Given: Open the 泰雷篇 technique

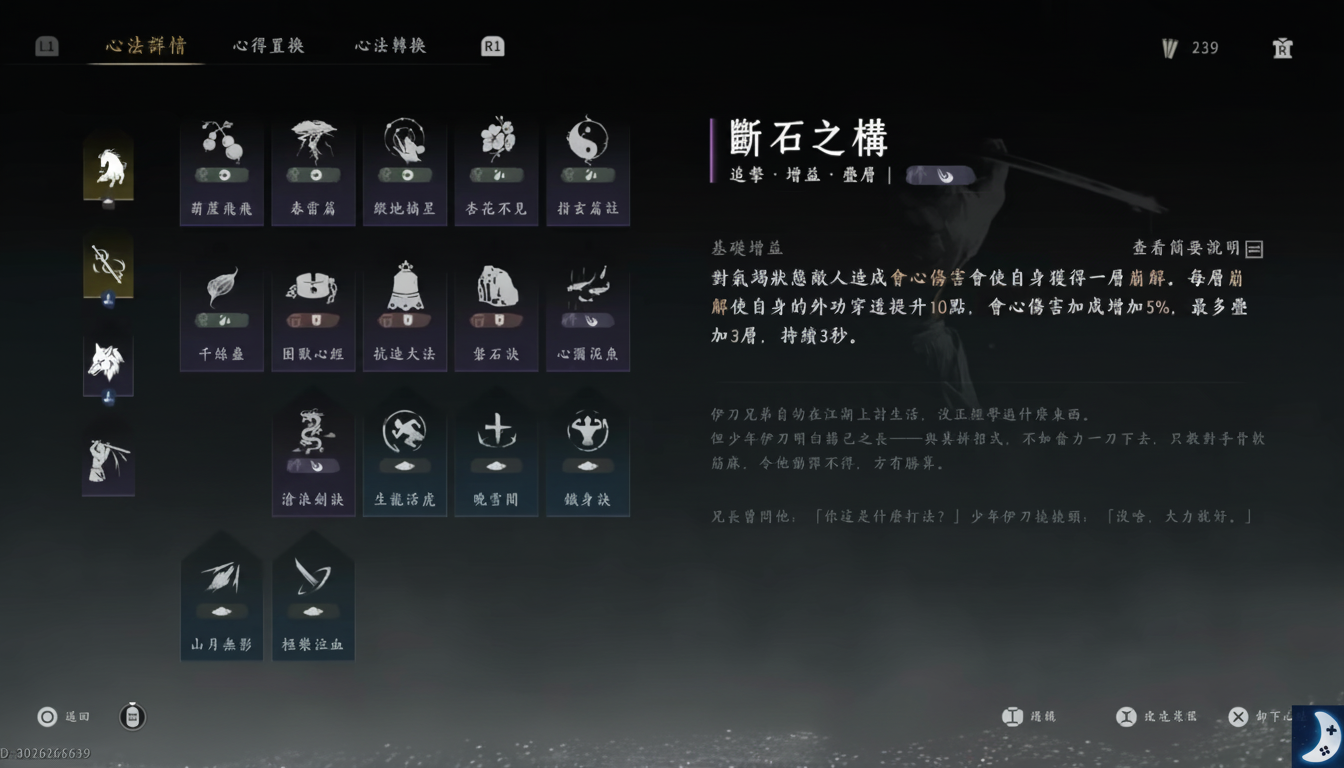Looking at the screenshot, I should coord(313,160).
